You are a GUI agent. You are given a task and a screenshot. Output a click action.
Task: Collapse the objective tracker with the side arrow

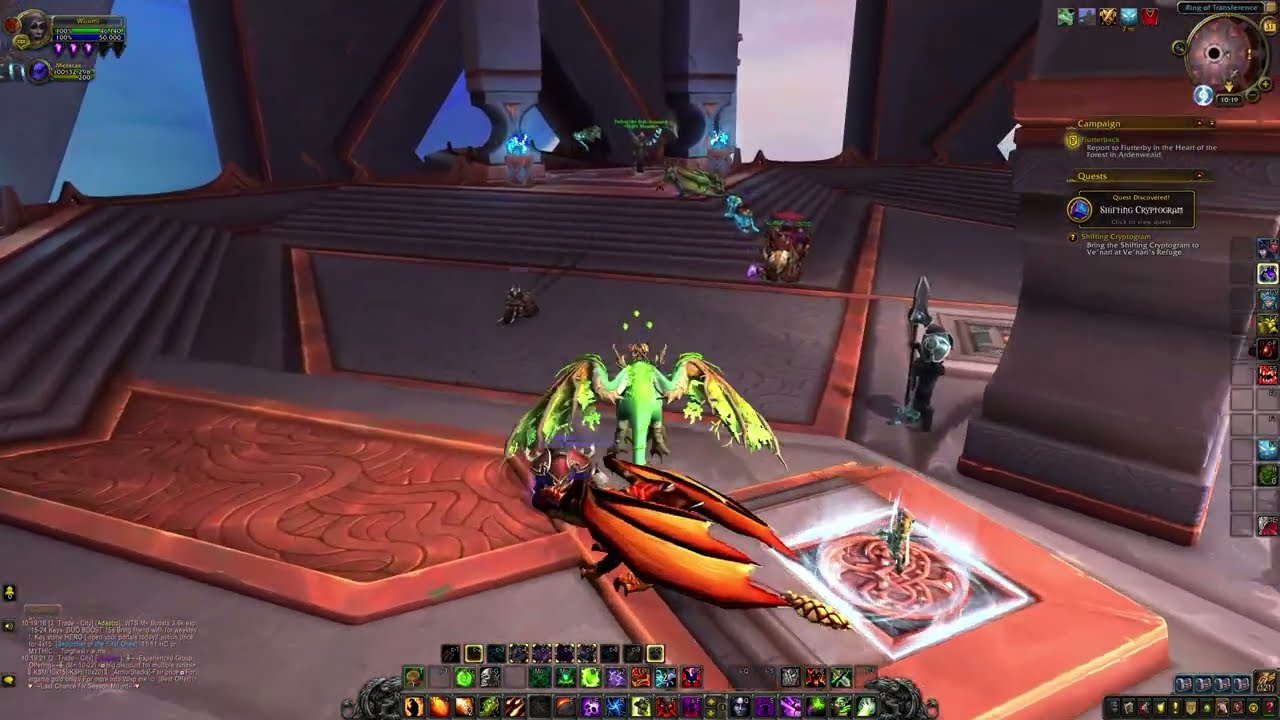point(1212,122)
